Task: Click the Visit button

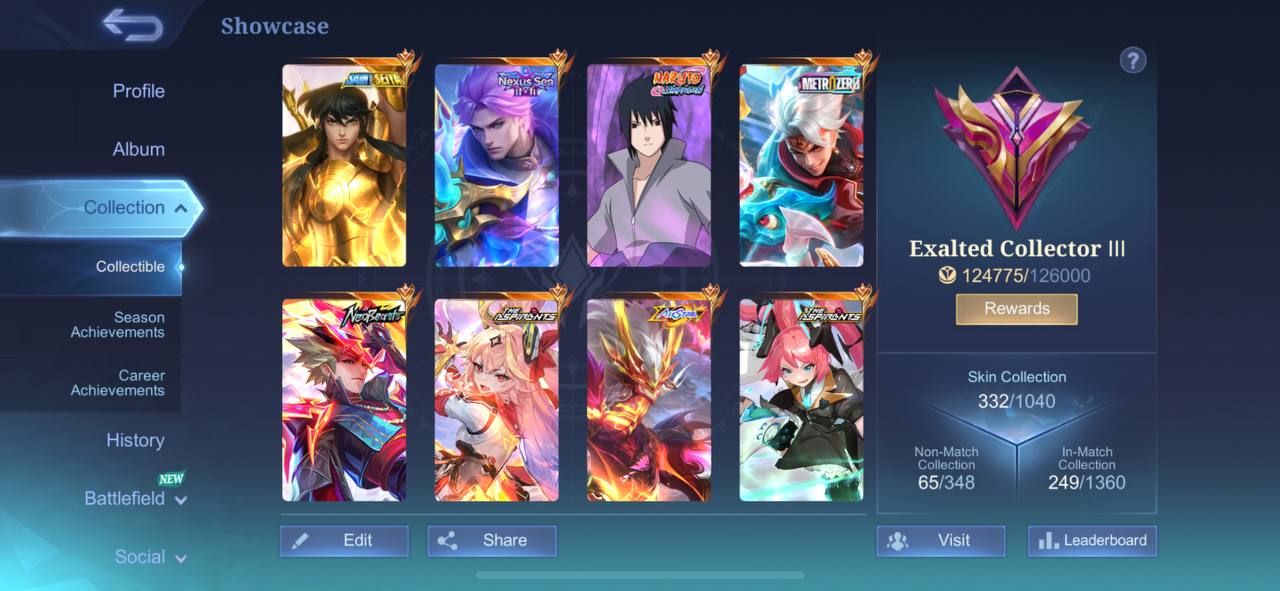Action: [x=940, y=541]
